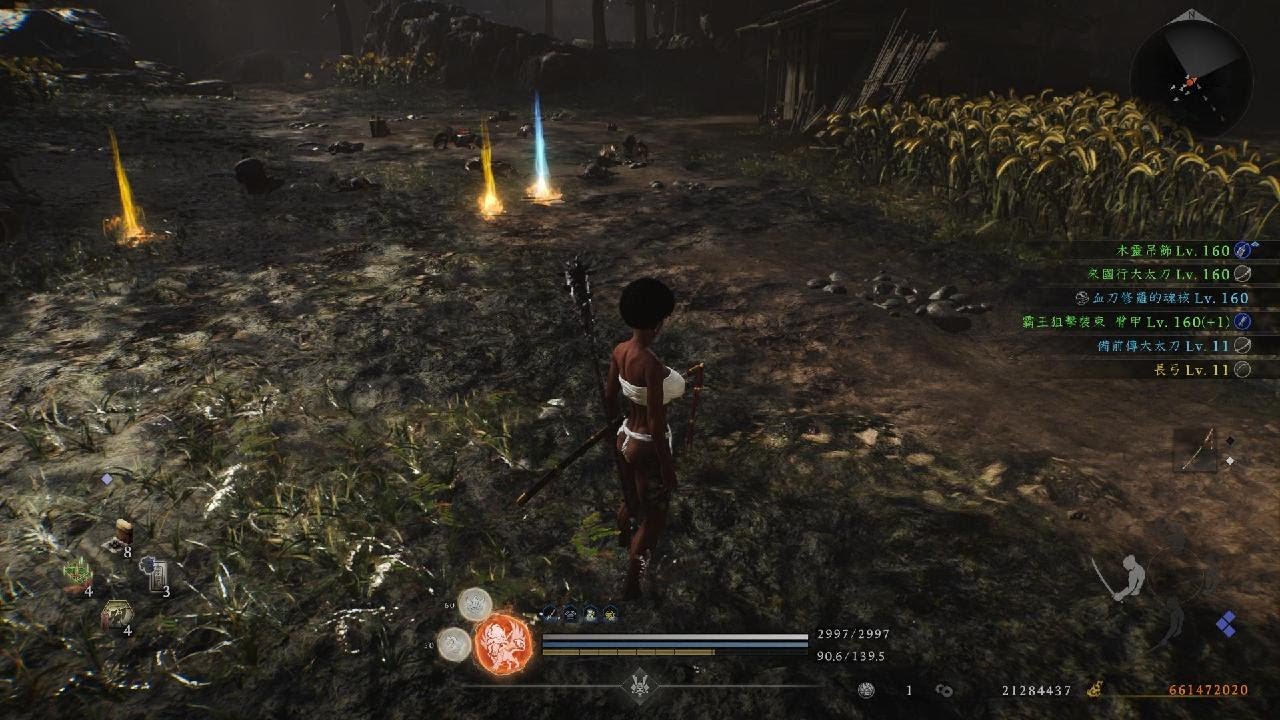Image resolution: width=1280 pixels, height=720 pixels.
Task: Use the talisman scroll shortcut with 3 left
Action: pyautogui.click(x=155, y=573)
